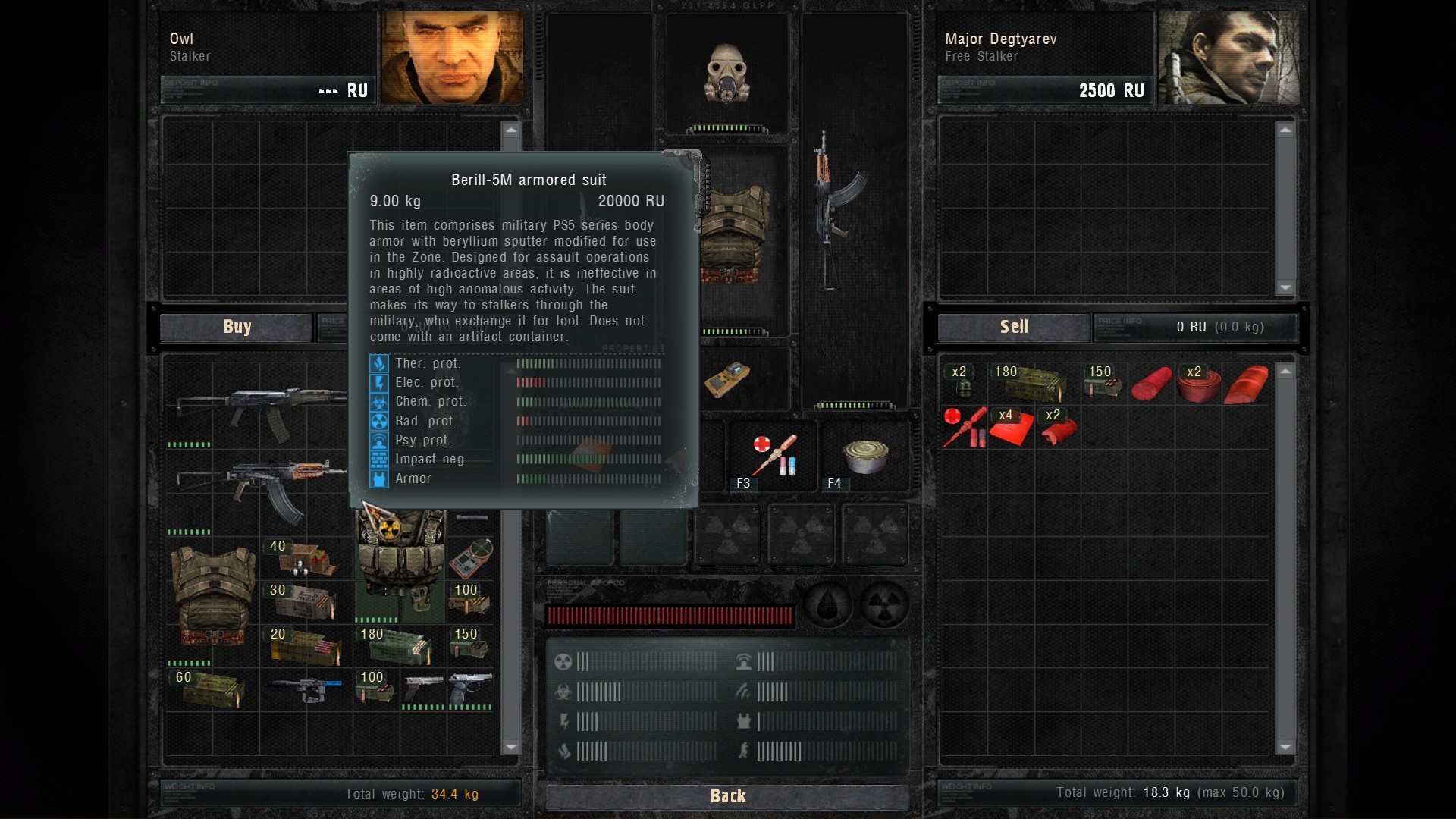Click the F3 quick-slot medkit
The height and width of the screenshot is (819, 1456).
[773, 455]
